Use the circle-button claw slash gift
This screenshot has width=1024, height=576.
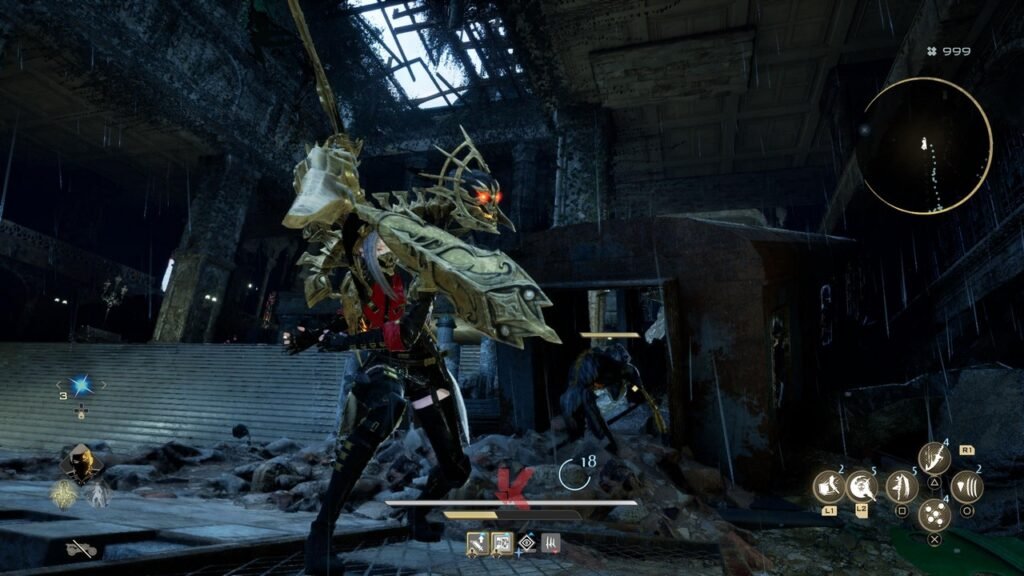(966, 487)
